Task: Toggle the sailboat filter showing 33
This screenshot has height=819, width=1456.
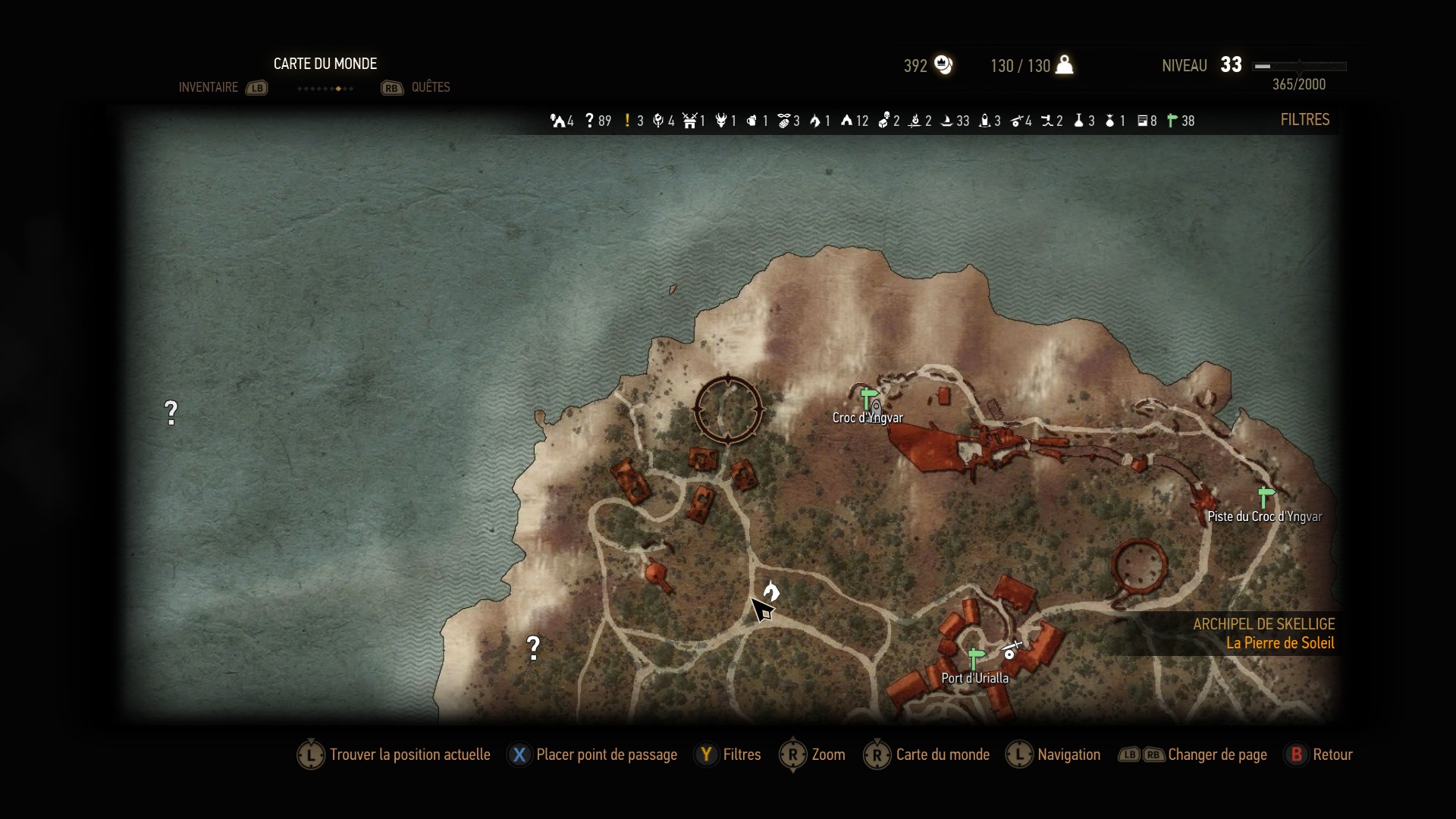Action: pos(947,121)
